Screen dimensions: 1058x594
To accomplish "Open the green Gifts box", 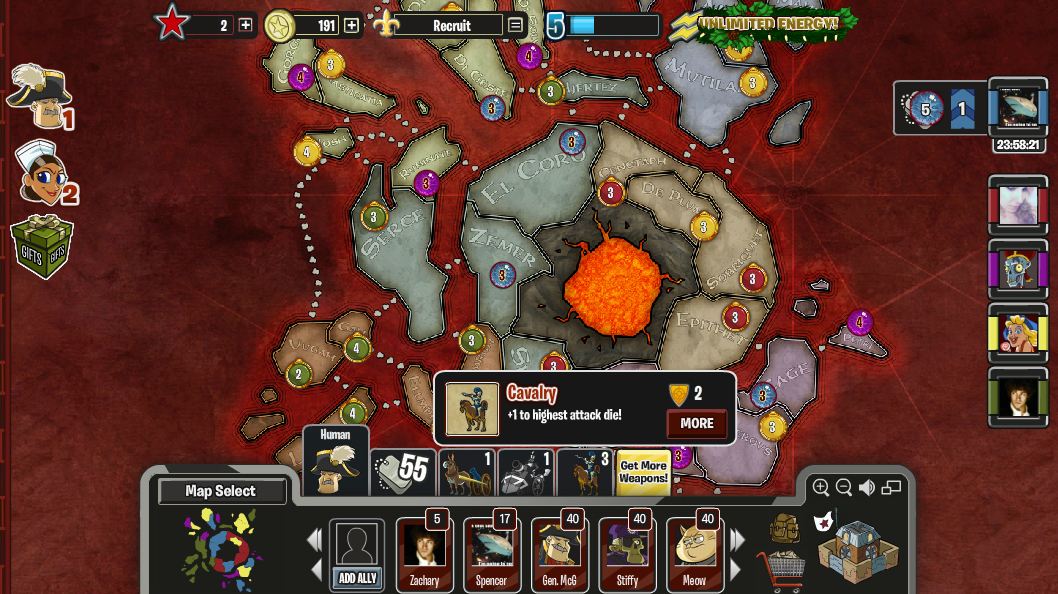I will 41,246.
